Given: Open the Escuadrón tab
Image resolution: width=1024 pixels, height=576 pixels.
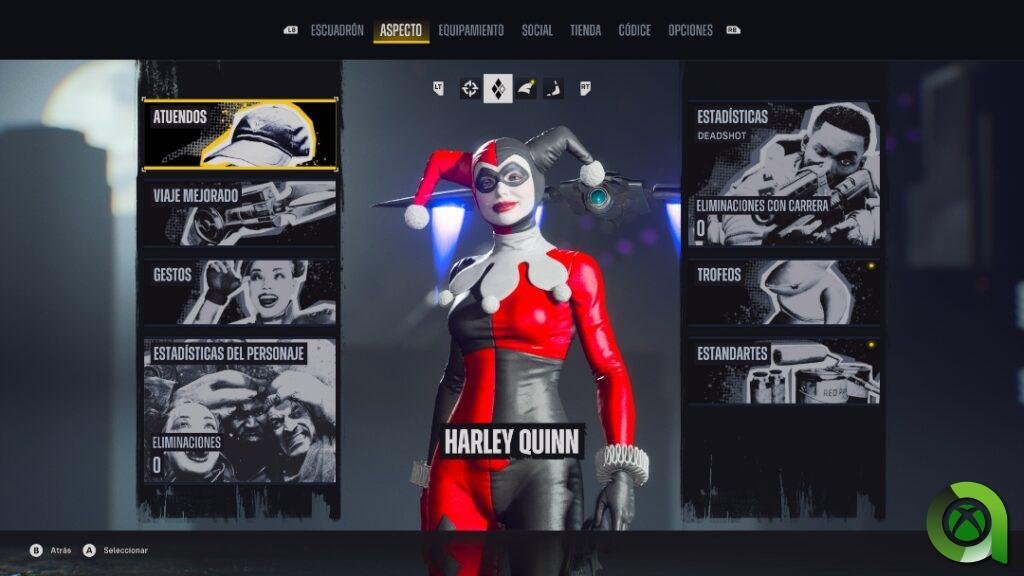Looking at the screenshot, I should pos(337,31).
